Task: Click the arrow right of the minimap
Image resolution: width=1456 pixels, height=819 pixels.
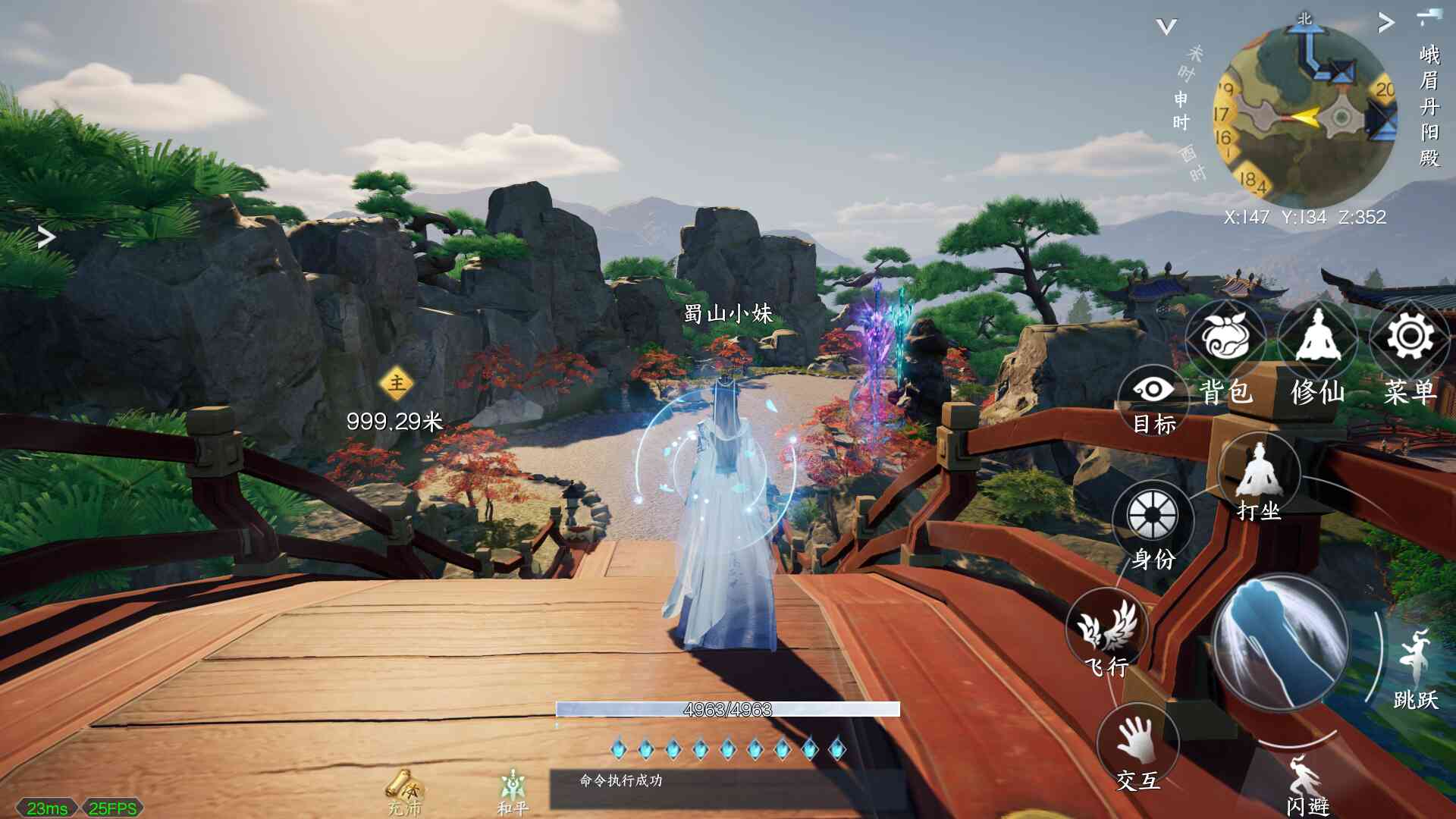Action: click(1386, 24)
